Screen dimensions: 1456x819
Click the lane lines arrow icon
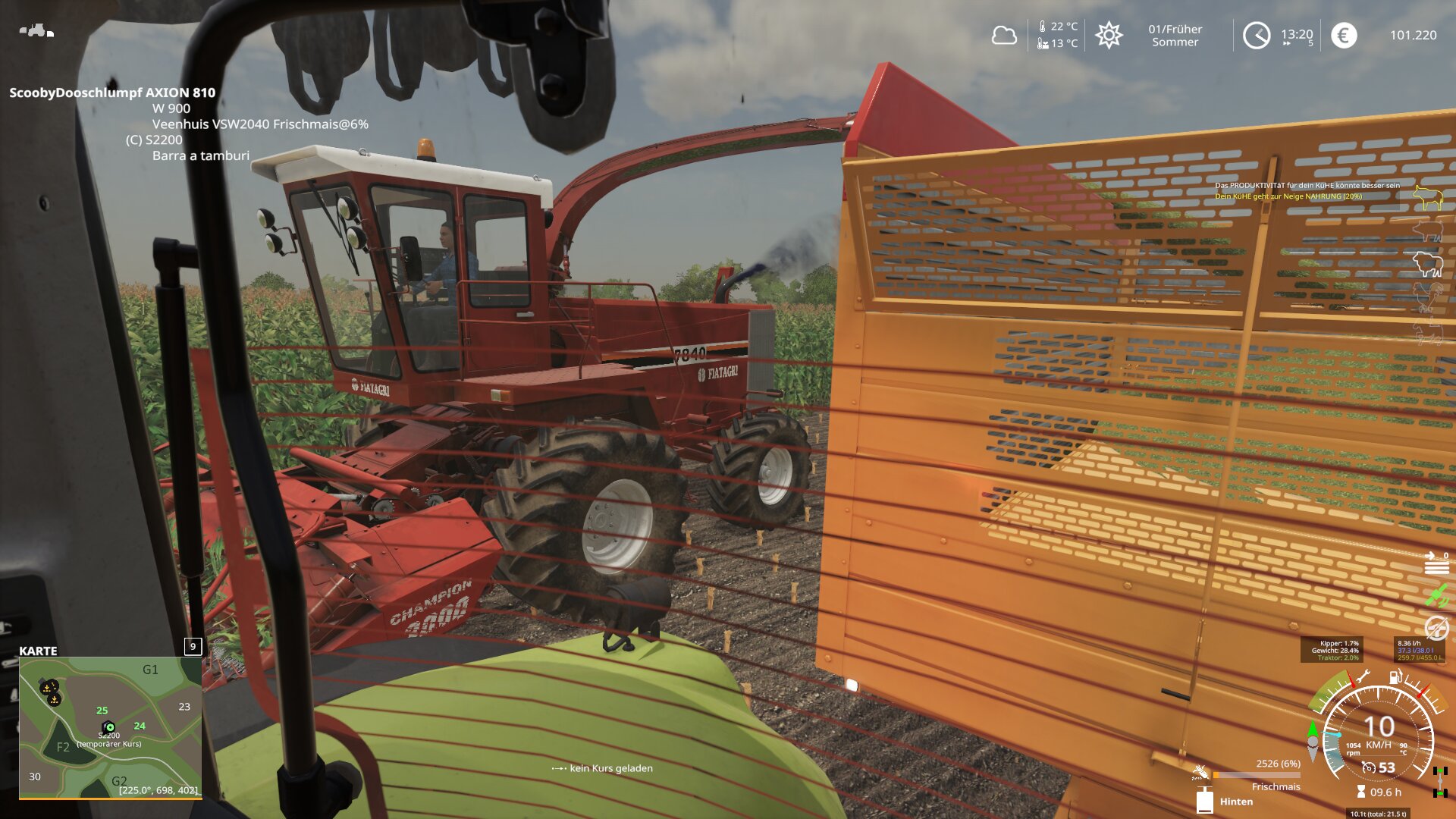tap(1436, 564)
